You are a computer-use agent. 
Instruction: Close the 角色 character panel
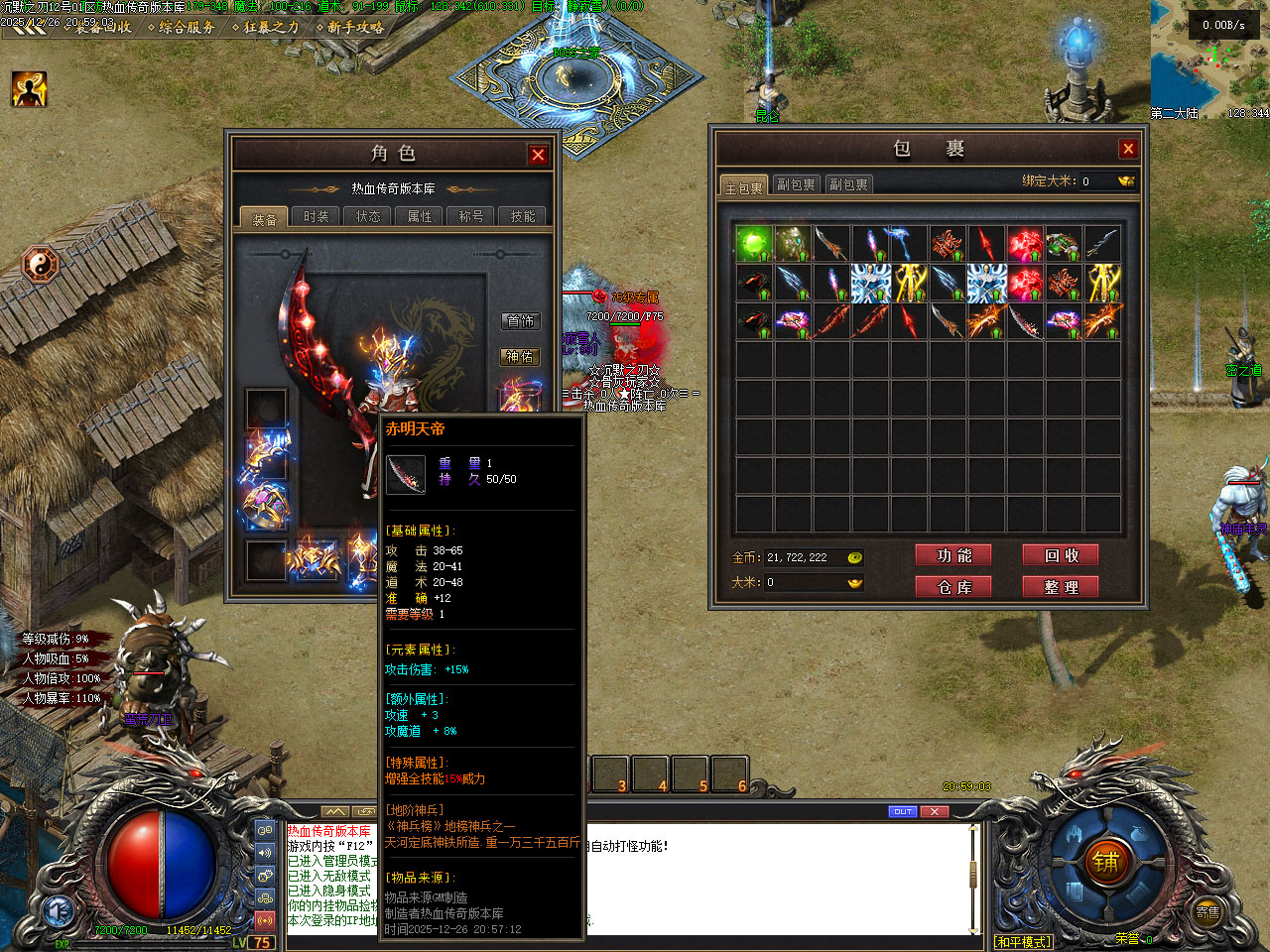pos(538,155)
